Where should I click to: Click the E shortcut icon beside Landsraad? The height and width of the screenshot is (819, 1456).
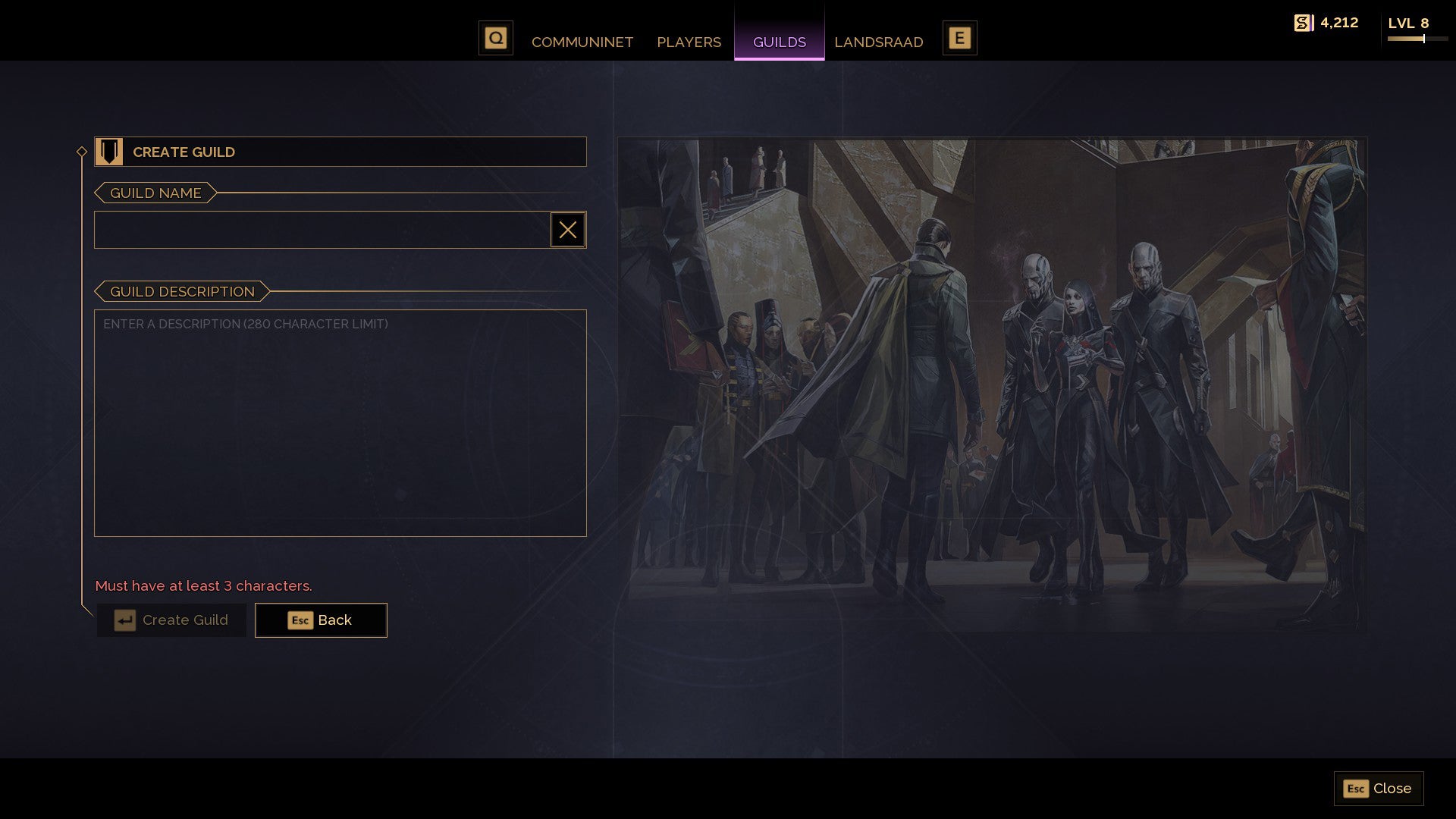(x=960, y=36)
